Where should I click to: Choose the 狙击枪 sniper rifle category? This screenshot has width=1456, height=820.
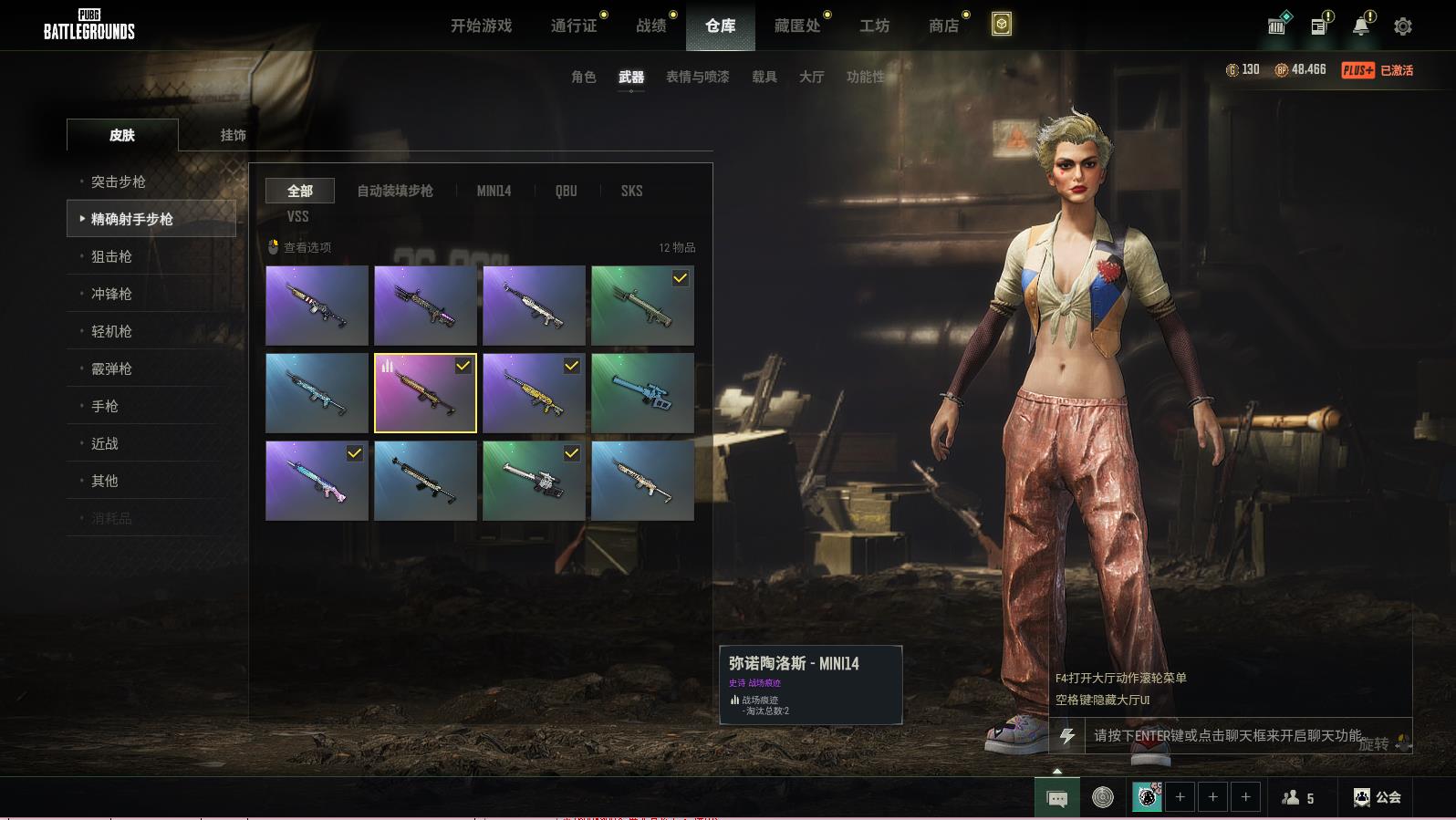pos(111,256)
